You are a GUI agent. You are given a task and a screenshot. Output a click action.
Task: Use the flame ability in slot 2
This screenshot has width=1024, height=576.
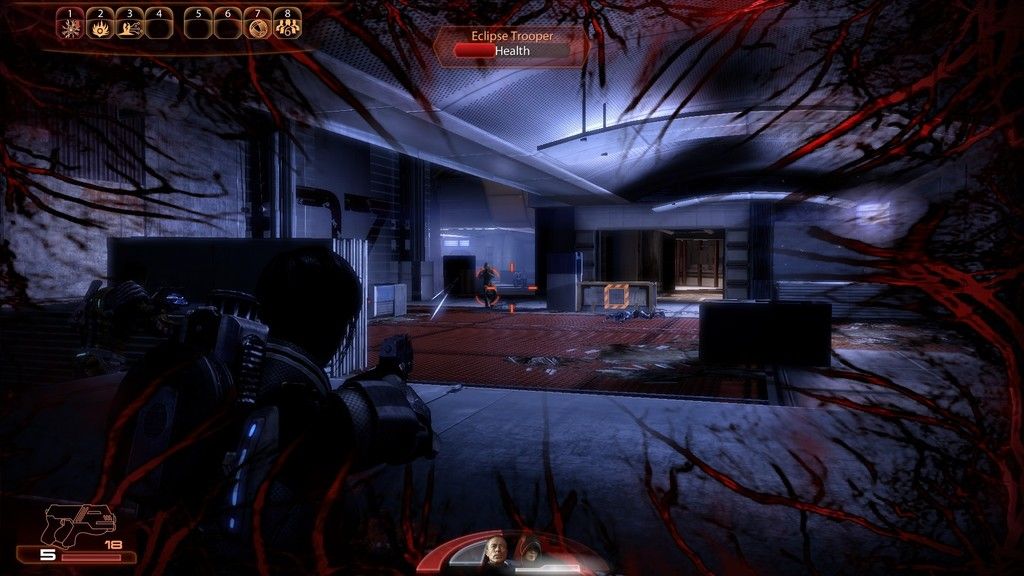click(x=100, y=27)
